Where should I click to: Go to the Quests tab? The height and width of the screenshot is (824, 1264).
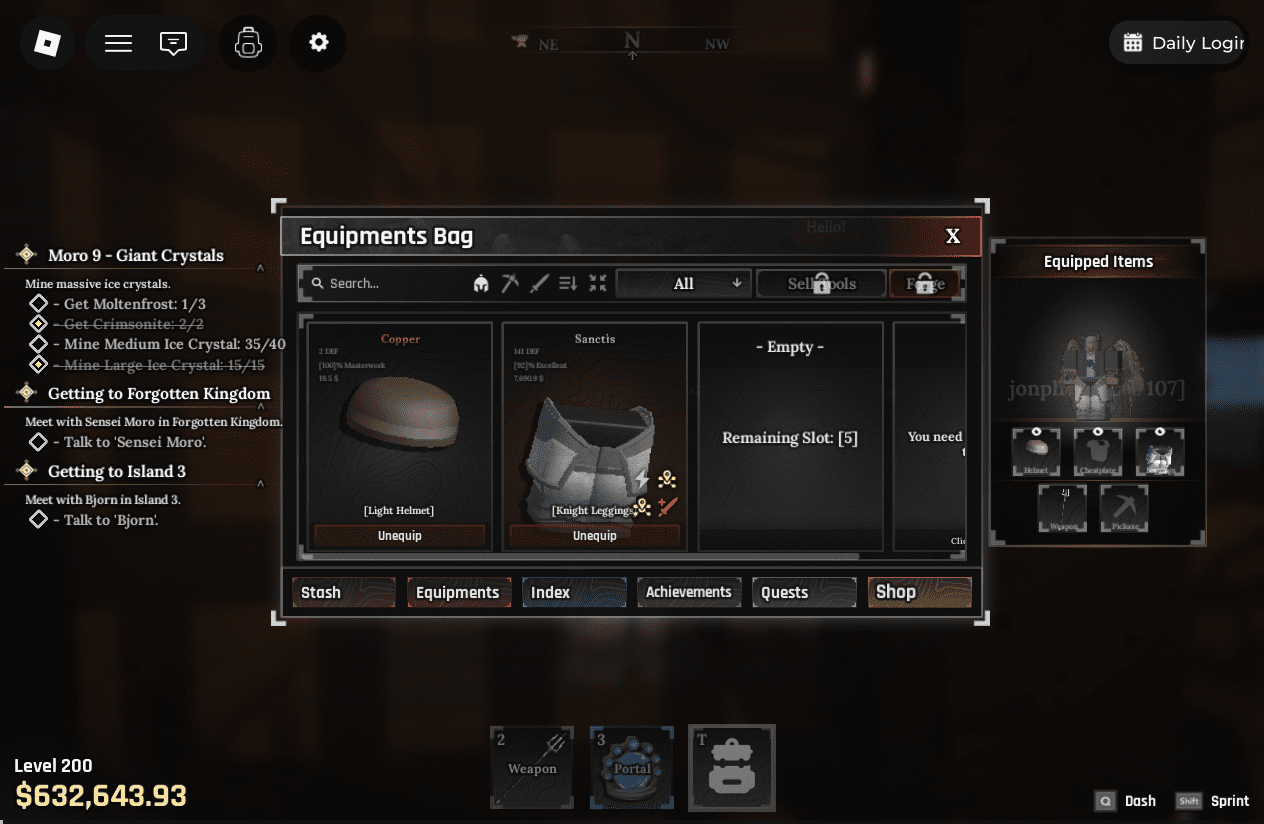tap(804, 592)
